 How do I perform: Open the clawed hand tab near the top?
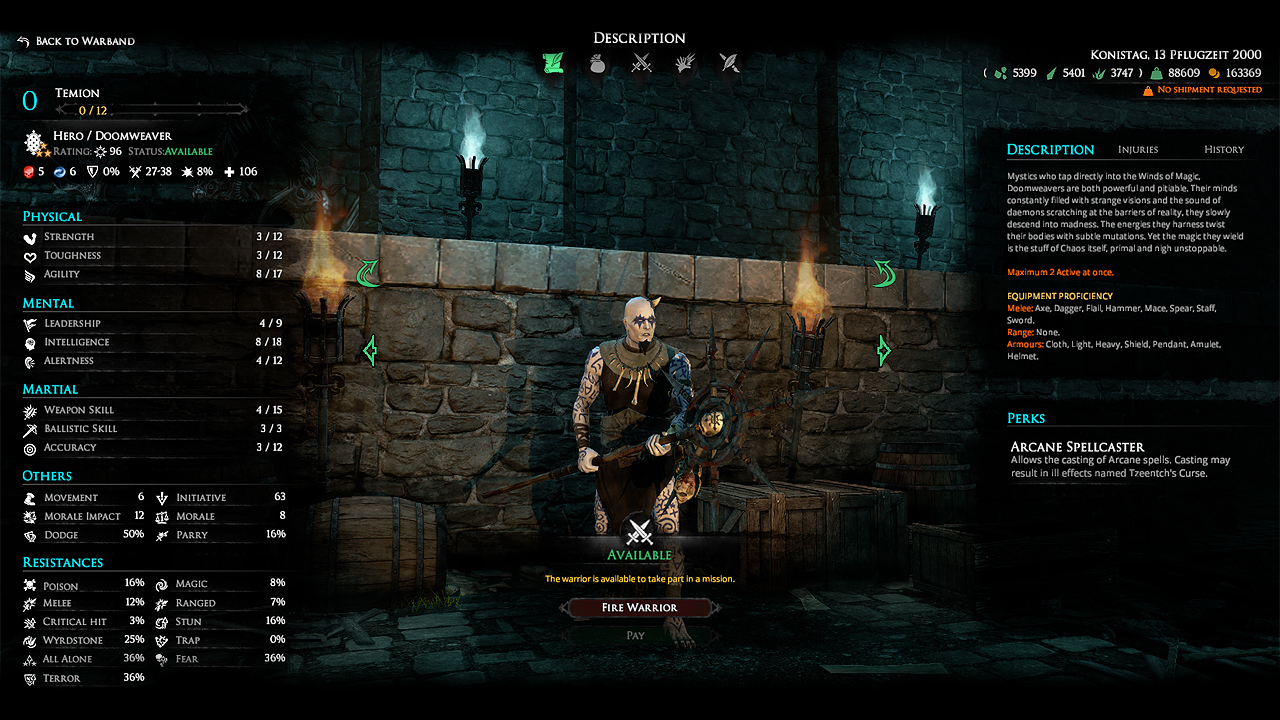(x=686, y=62)
